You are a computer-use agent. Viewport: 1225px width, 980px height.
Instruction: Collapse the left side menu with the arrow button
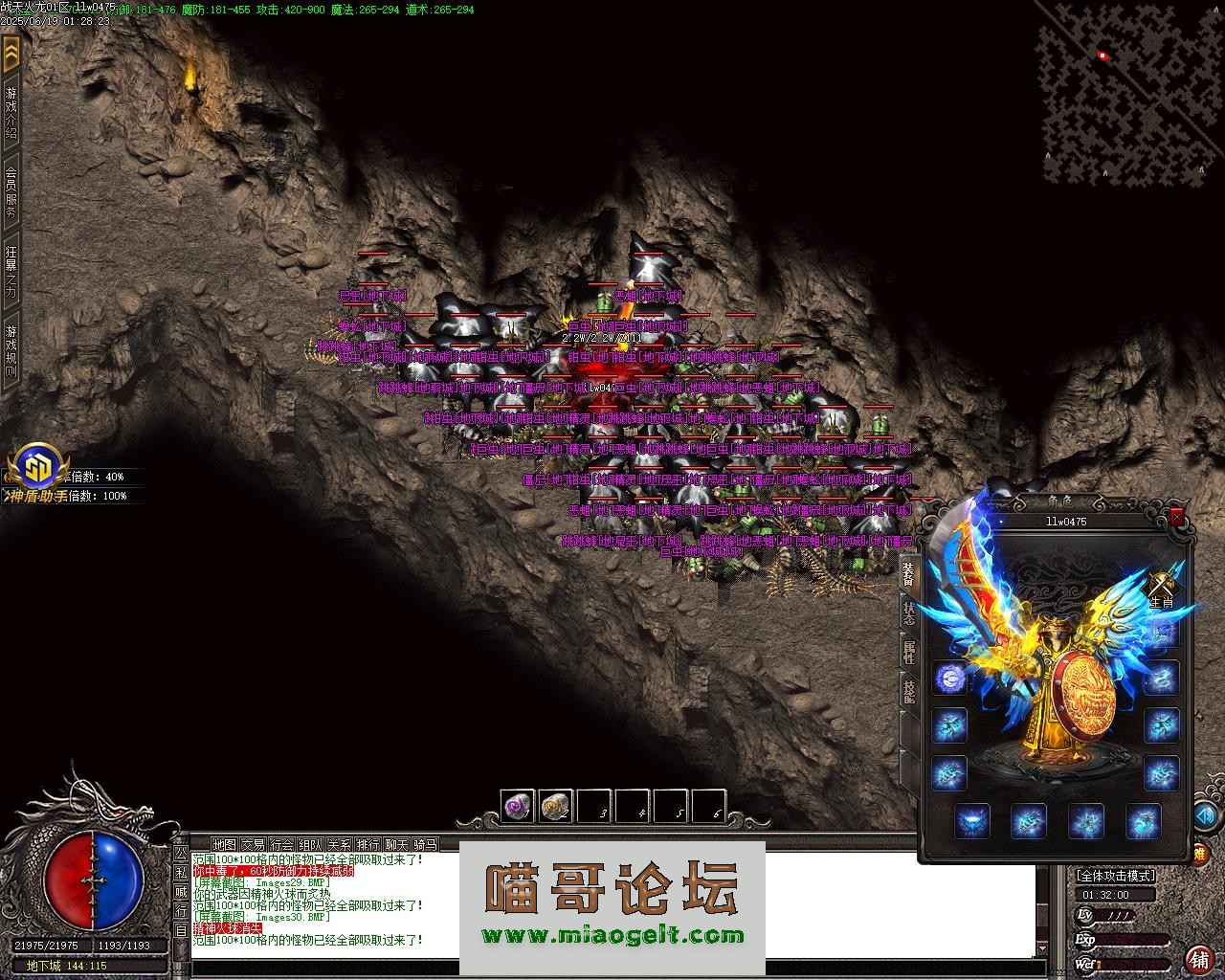(x=11, y=55)
